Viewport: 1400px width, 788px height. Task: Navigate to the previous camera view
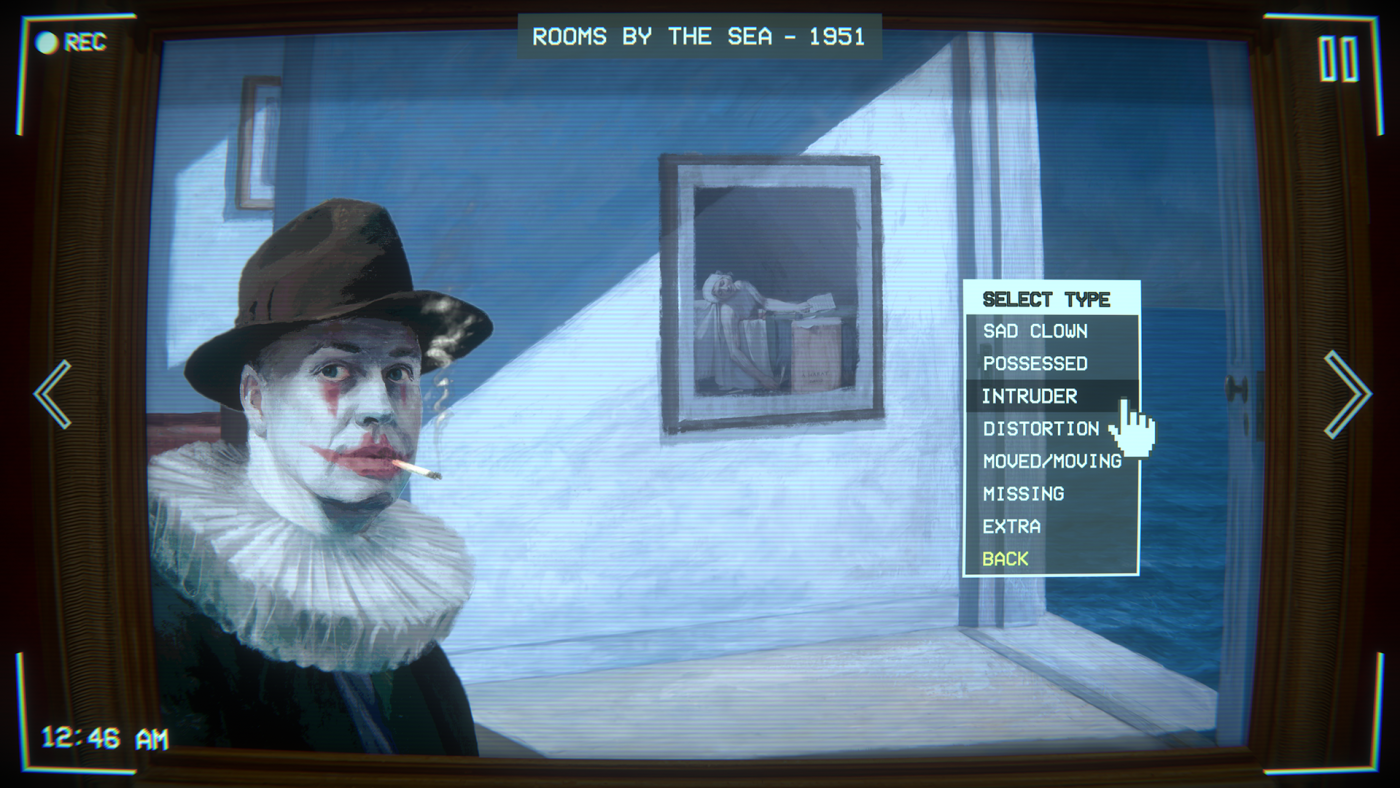click(x=52, y=394)
